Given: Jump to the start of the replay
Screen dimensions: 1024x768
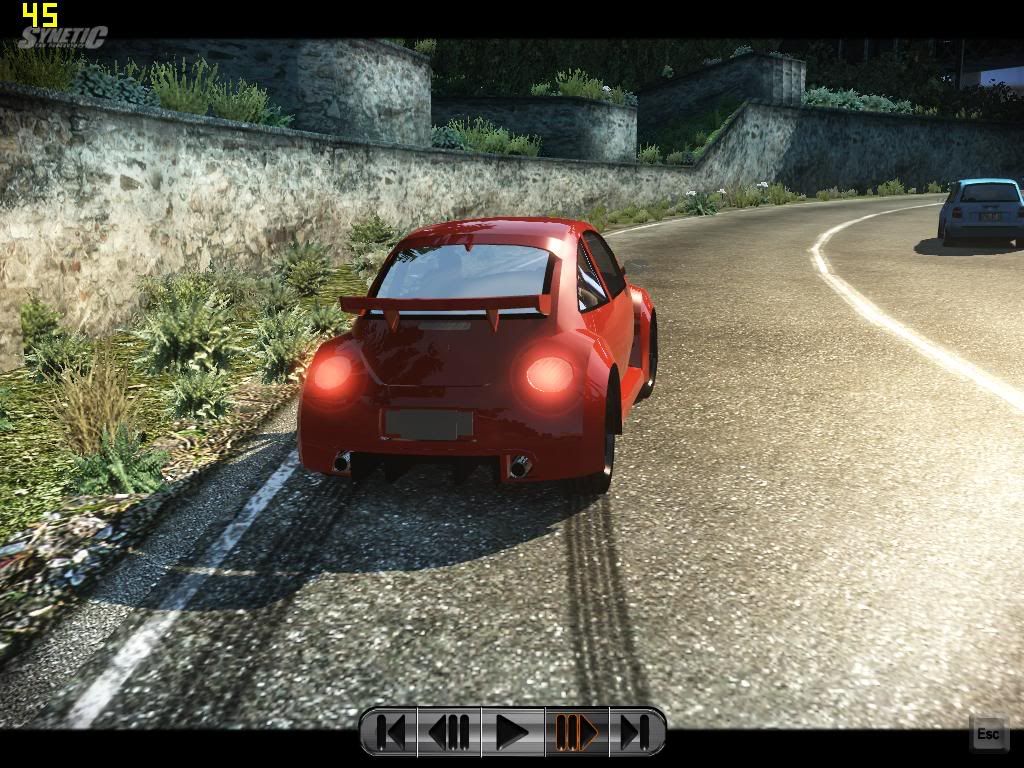Looking at the screenshot, I should [390, 732].
